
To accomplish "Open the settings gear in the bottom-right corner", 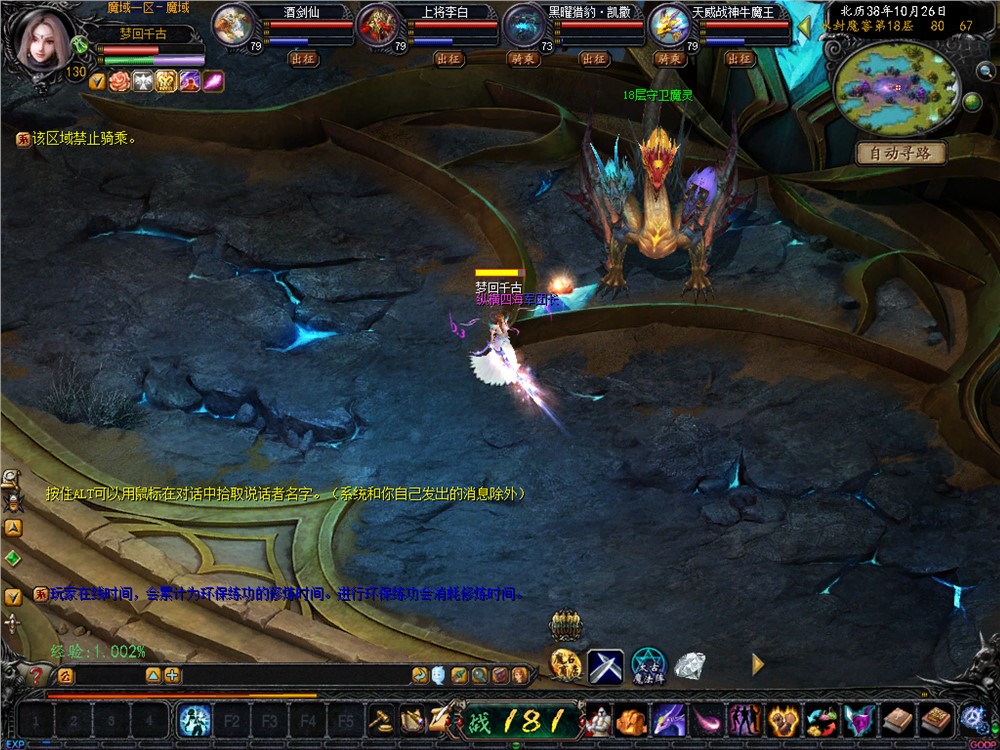I will 972,717.
